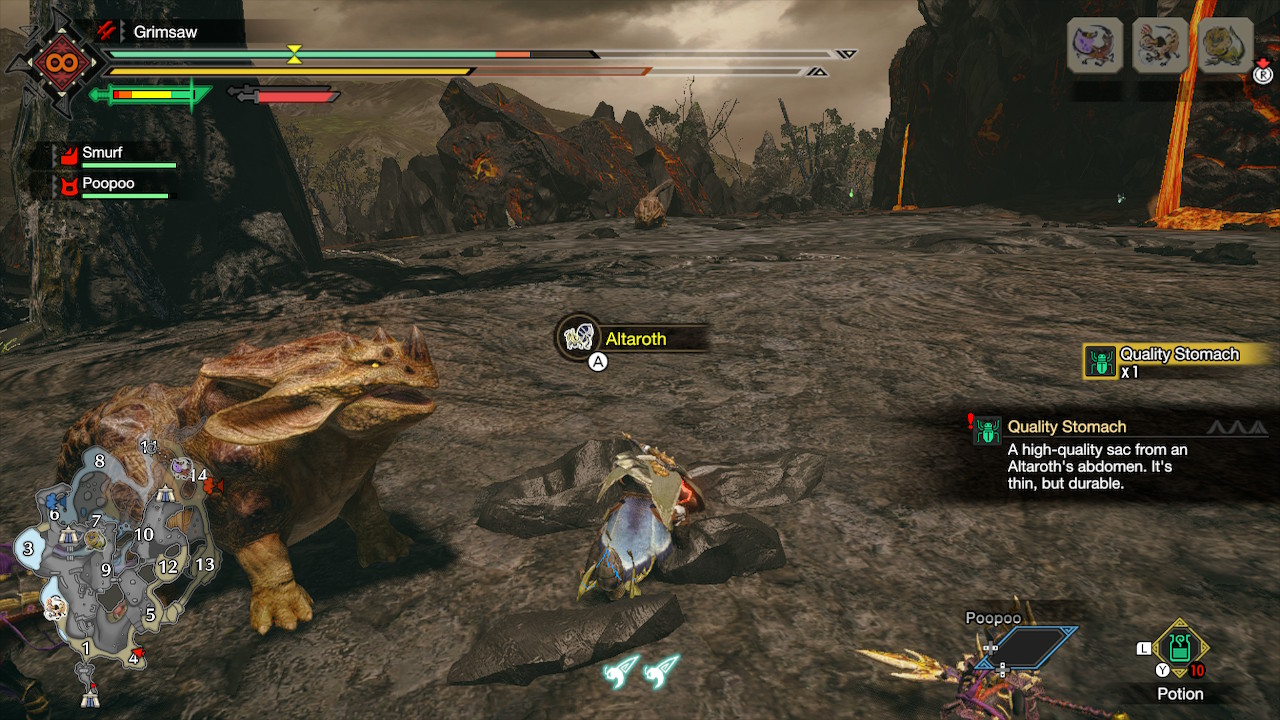Image resolution: width=1280 pixels, height=720 pixels.
Task: Use the Potion item slot
Action: click(x=1180, y=648)
